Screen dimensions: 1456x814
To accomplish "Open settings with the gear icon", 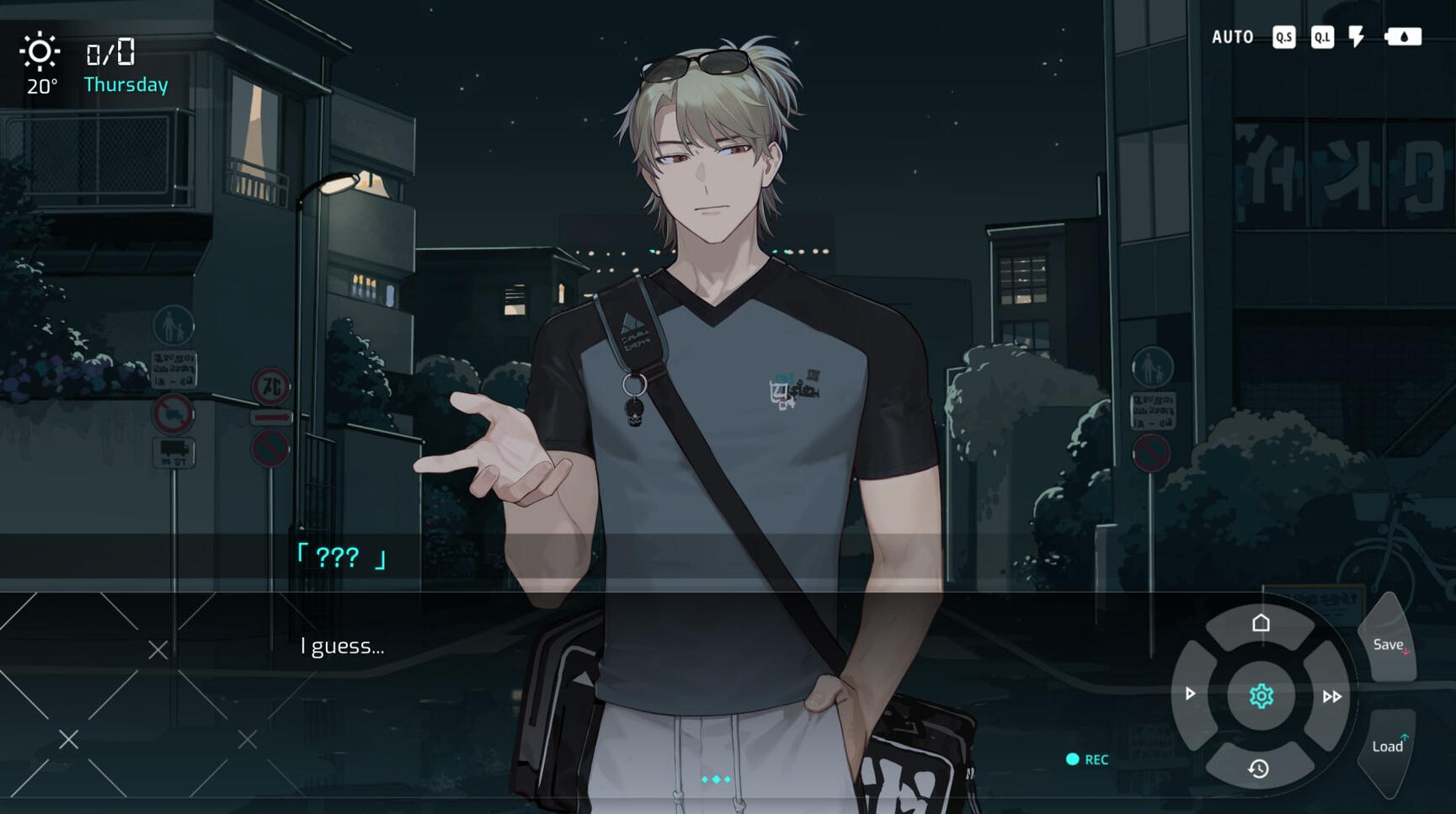I will [x=1261, y=696].
